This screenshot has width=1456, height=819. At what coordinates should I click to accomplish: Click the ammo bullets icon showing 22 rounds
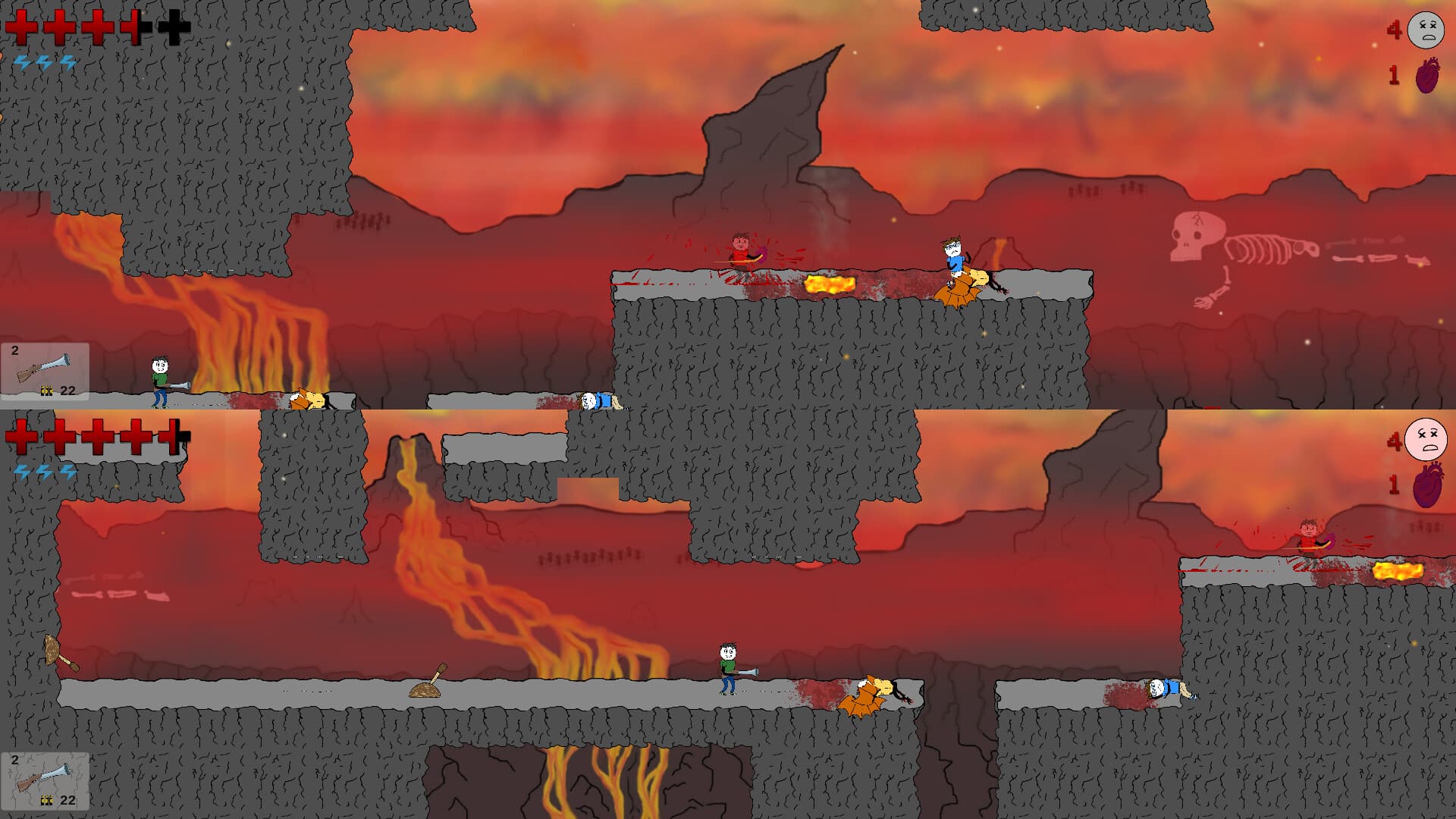pos(45,391)
